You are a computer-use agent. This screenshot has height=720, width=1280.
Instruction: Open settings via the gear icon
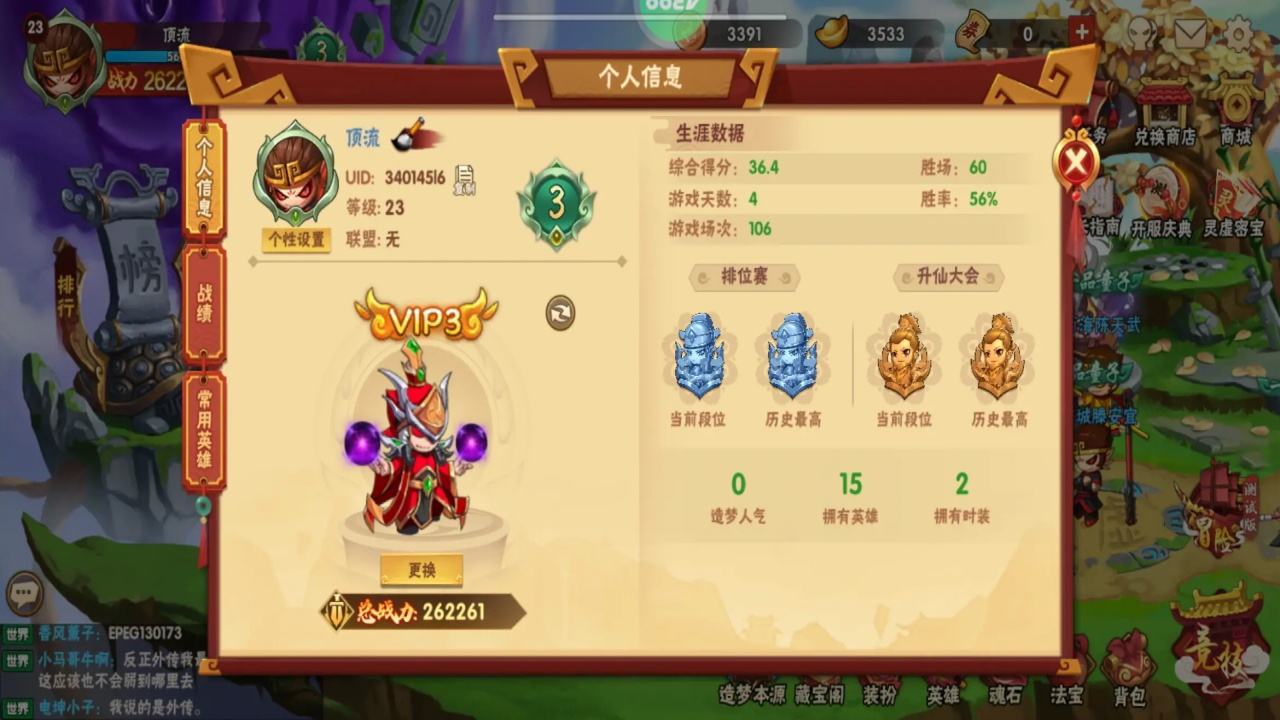tap(1238, 34)
